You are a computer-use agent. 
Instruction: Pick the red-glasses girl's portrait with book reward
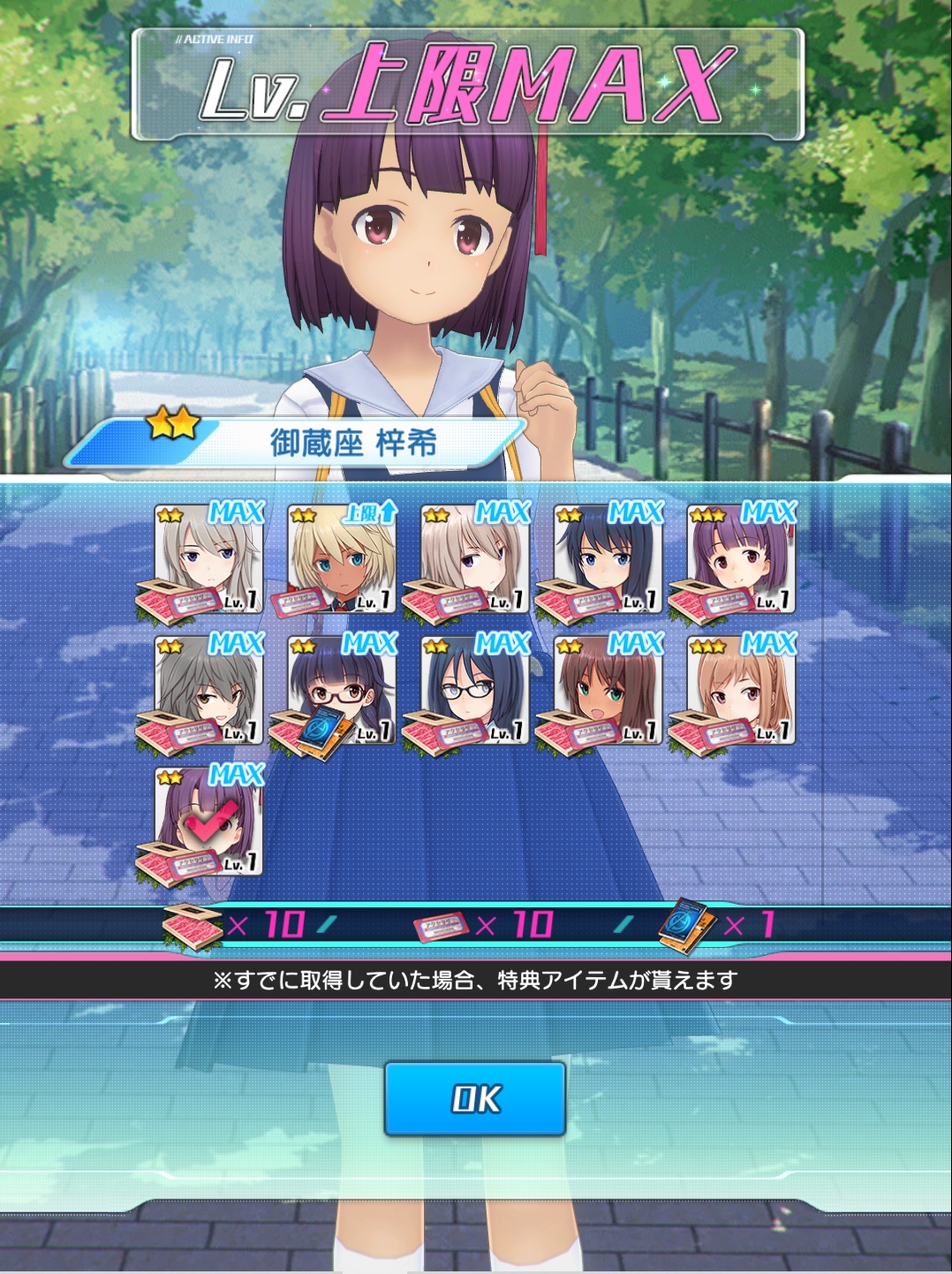tap(342, 690)
